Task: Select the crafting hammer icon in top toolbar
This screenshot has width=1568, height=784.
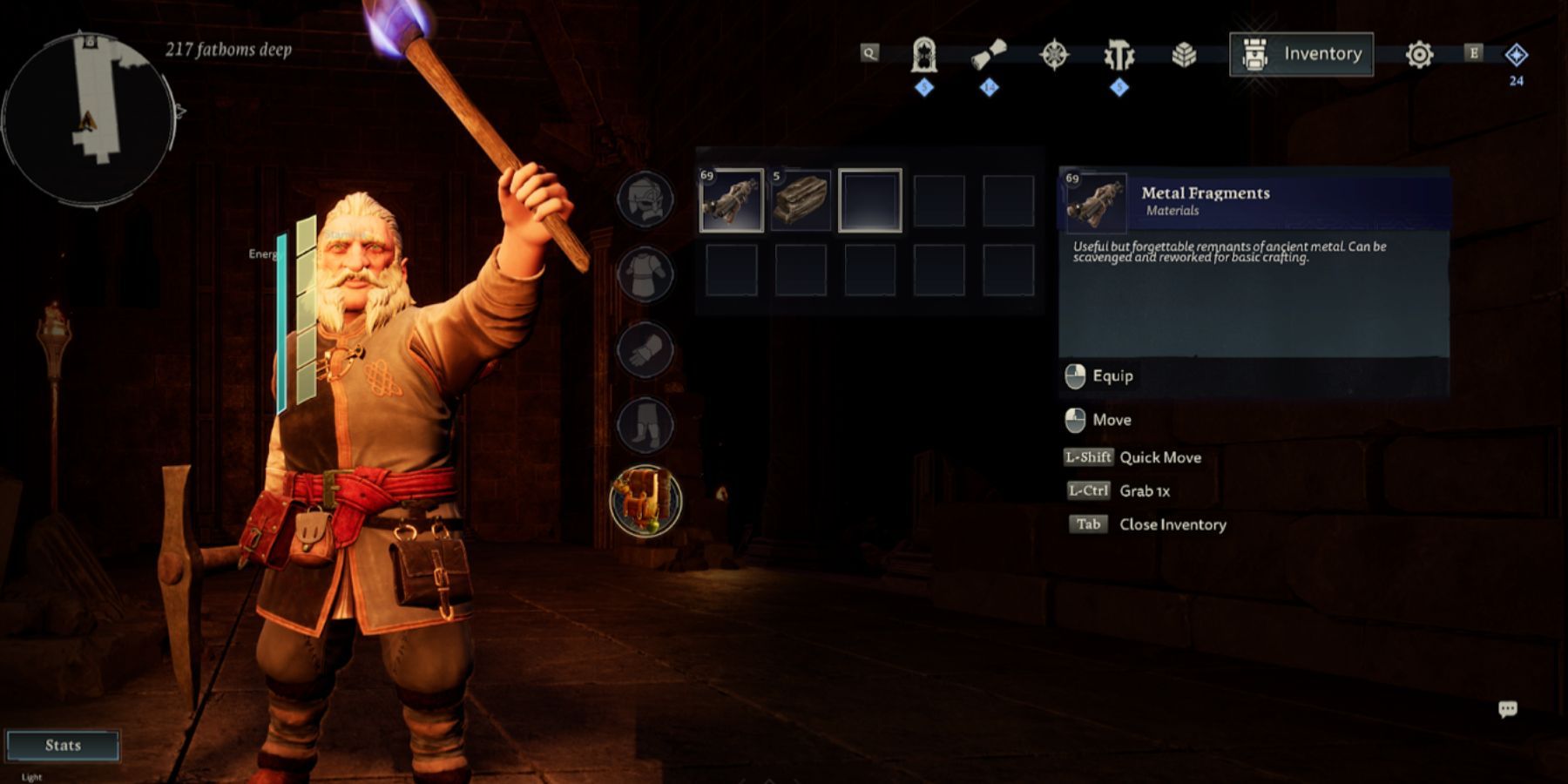Action: [x=1120, y=53]
